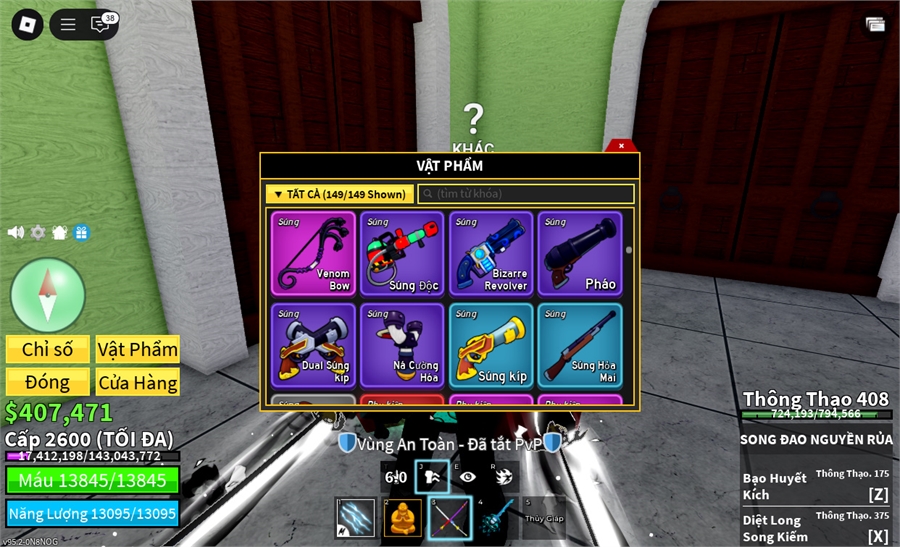Pick the Bizarre Revolver item
Screen dimensions: 900x547
click(x=492, y=253)
